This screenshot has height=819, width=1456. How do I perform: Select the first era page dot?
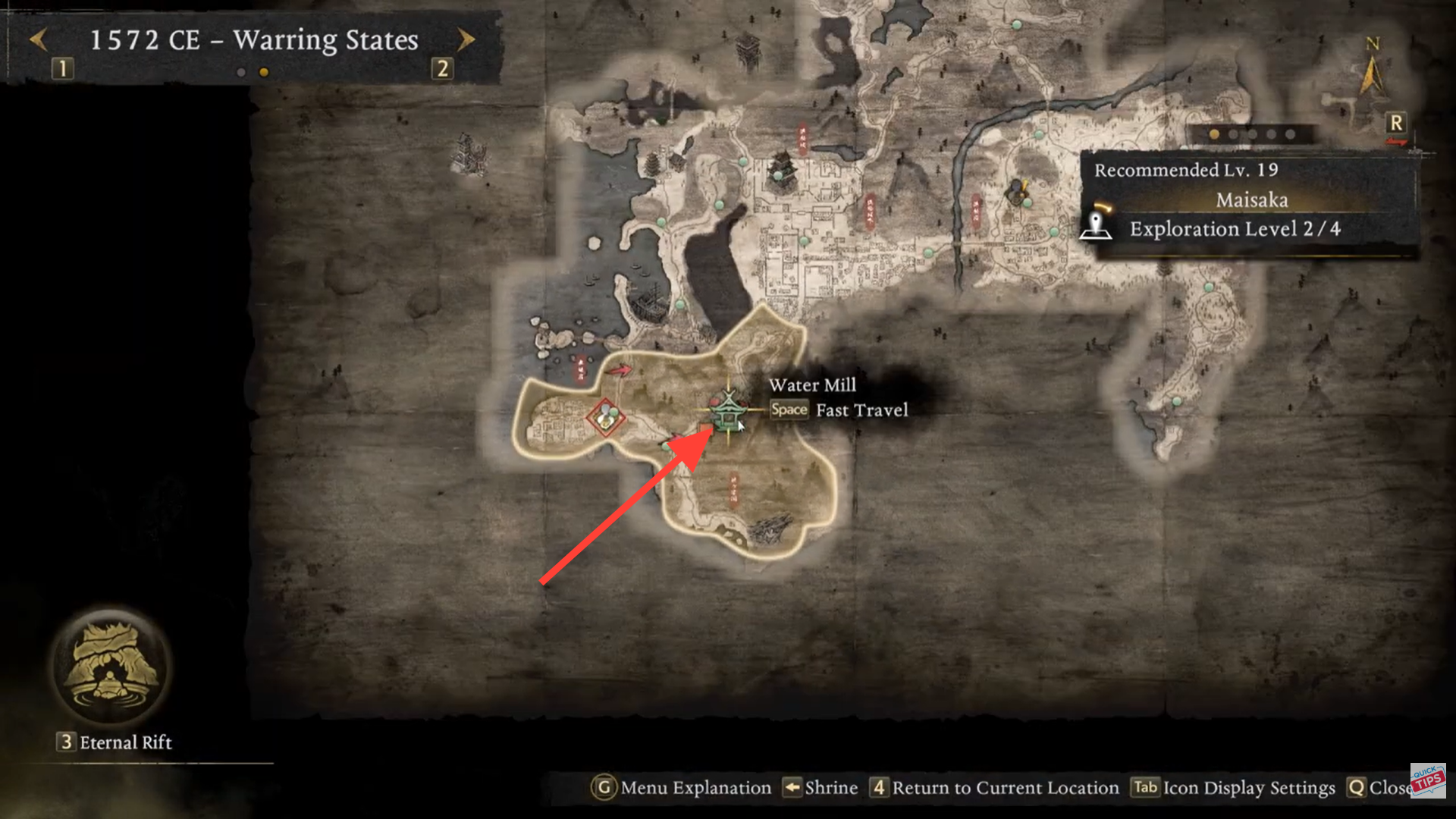243,74
